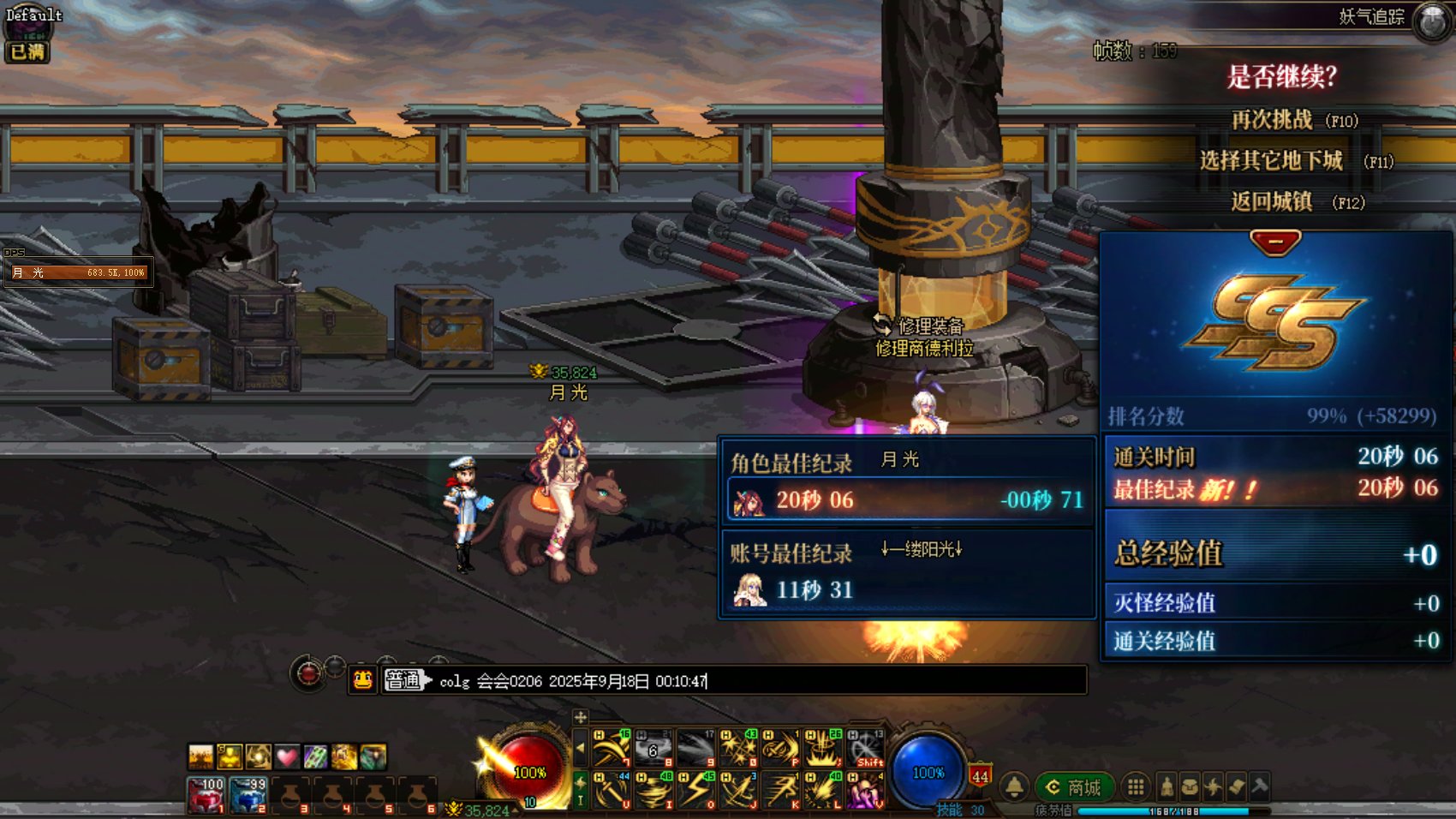Open the yellow emoji face button in chat
The image size is (1456, 819).
(x=363, y=681)
